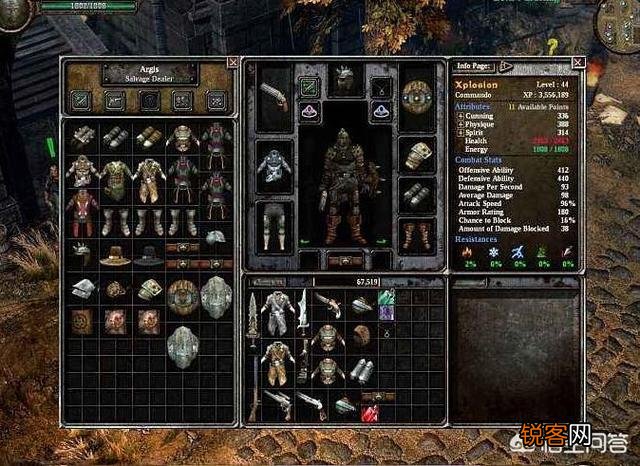
Task: Close the Argis Salvage Dealer window
Action: tap(233, 62)
